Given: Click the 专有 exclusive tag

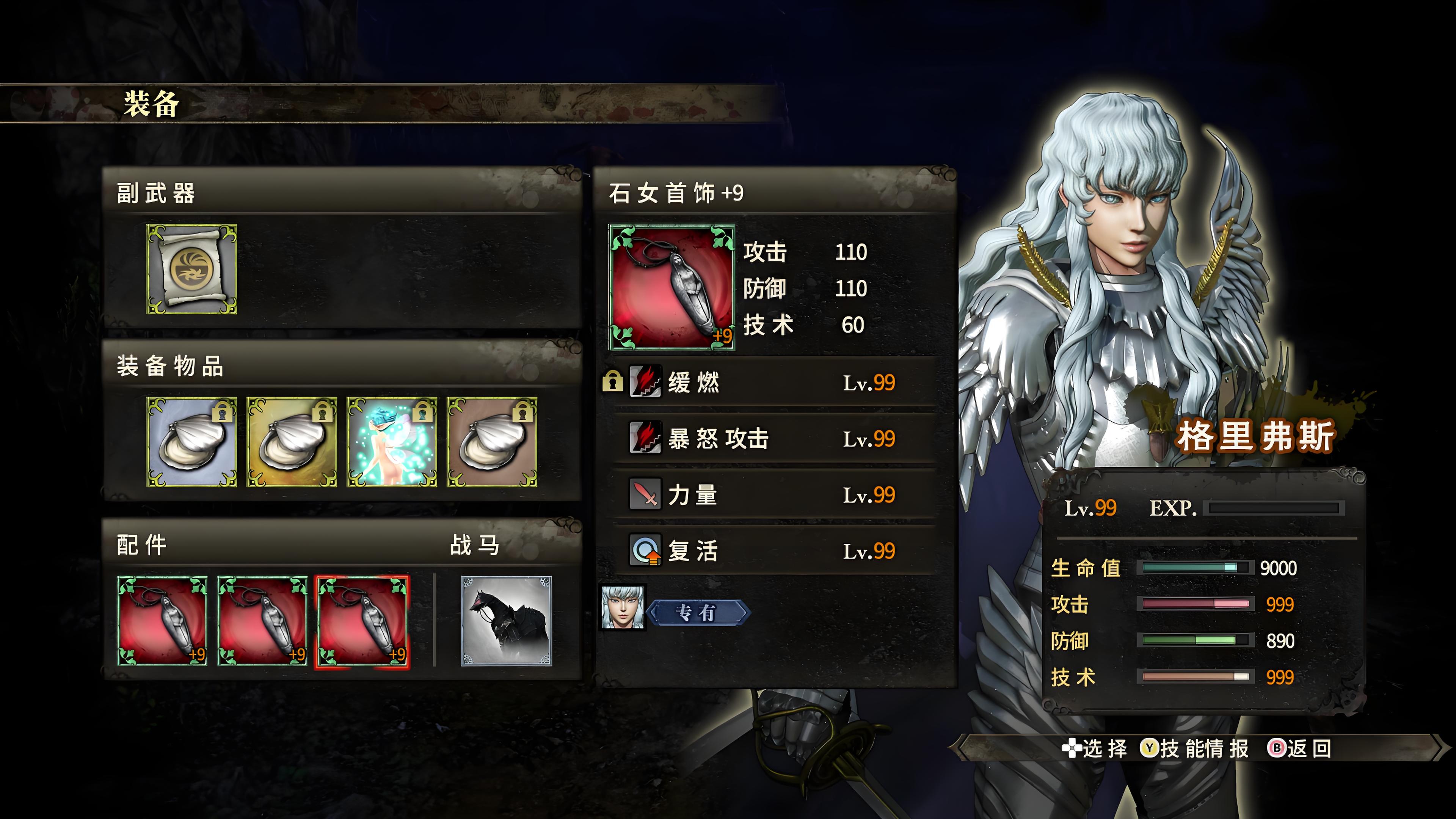Looking at the screenshot, I should [698, 613].
